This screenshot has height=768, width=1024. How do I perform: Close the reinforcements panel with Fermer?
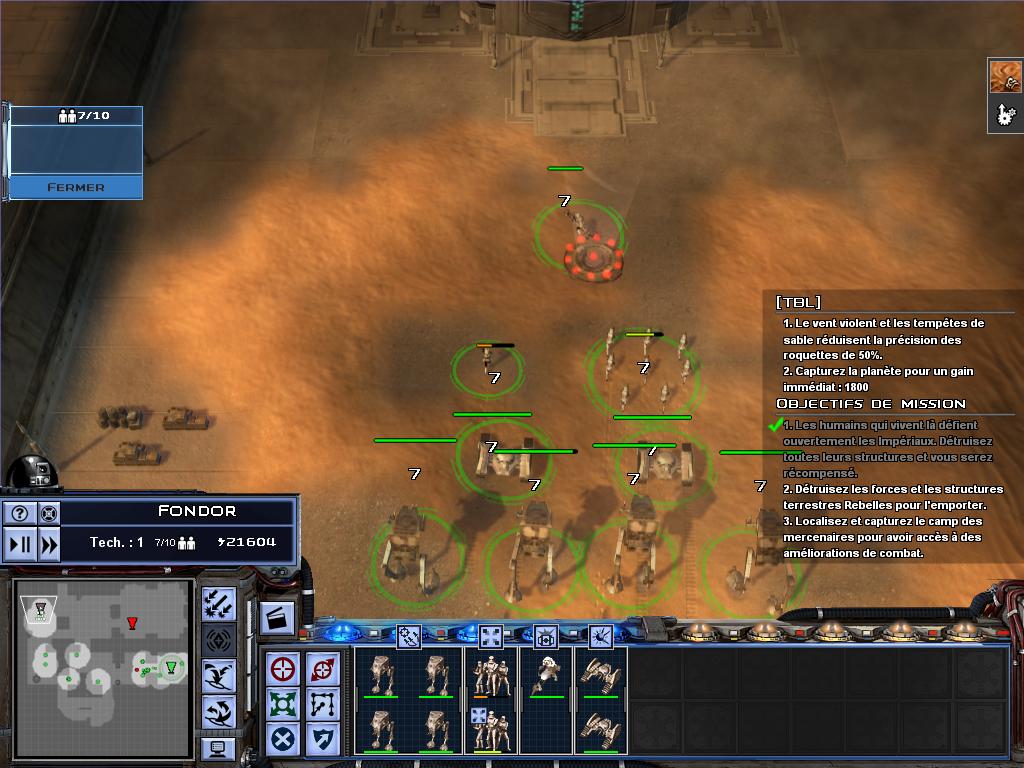[x=76, y=187]
